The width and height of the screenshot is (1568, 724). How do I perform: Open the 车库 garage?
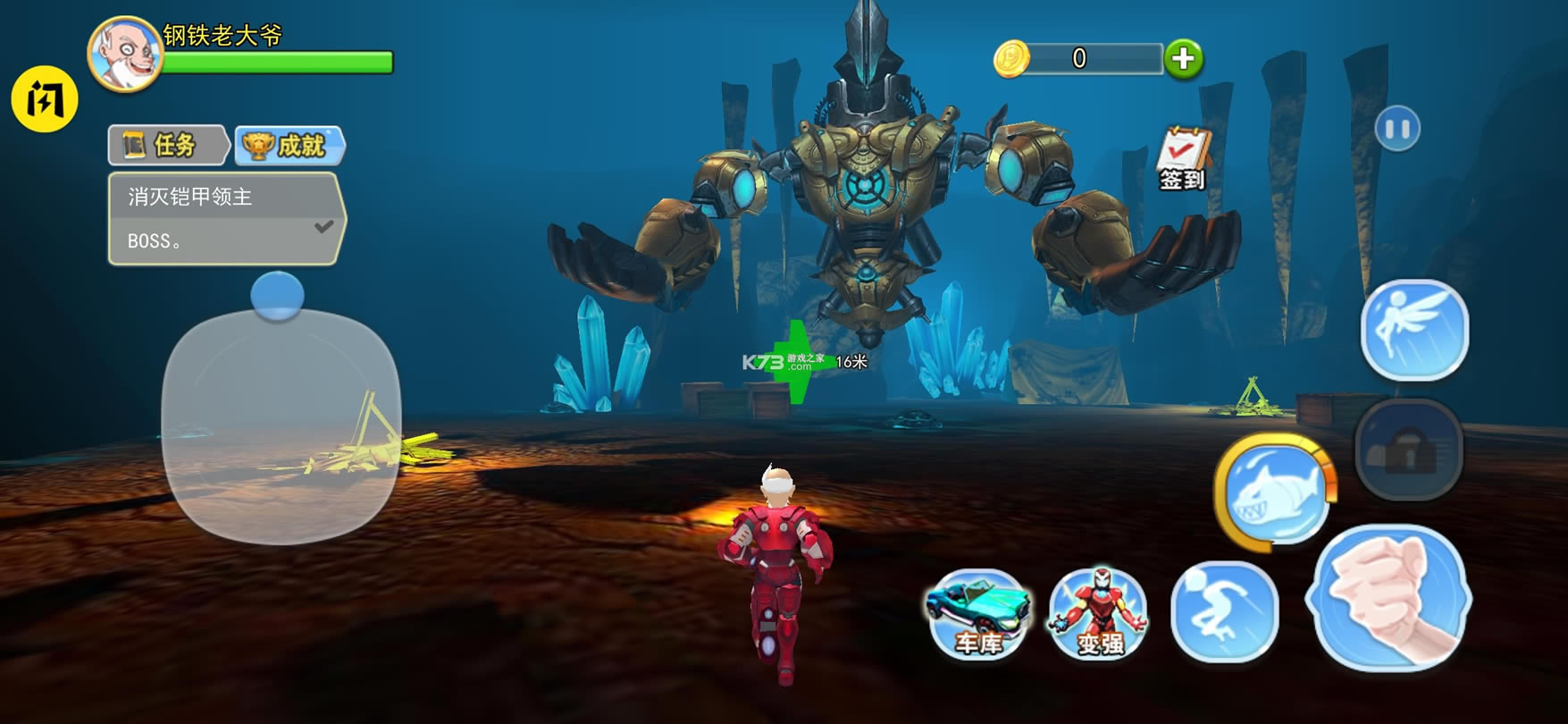click(977, 615)
